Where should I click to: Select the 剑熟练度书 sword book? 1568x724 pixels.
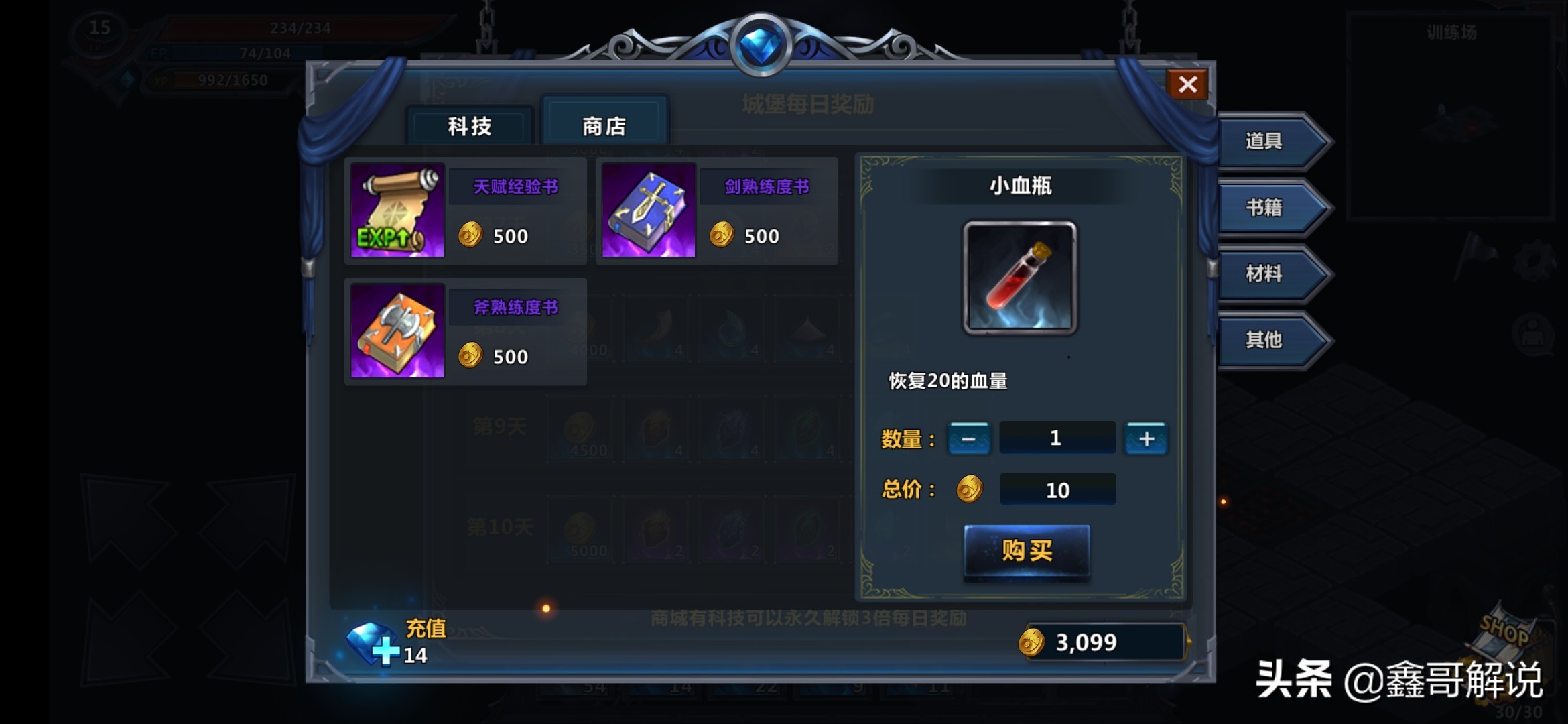(649, 210)
